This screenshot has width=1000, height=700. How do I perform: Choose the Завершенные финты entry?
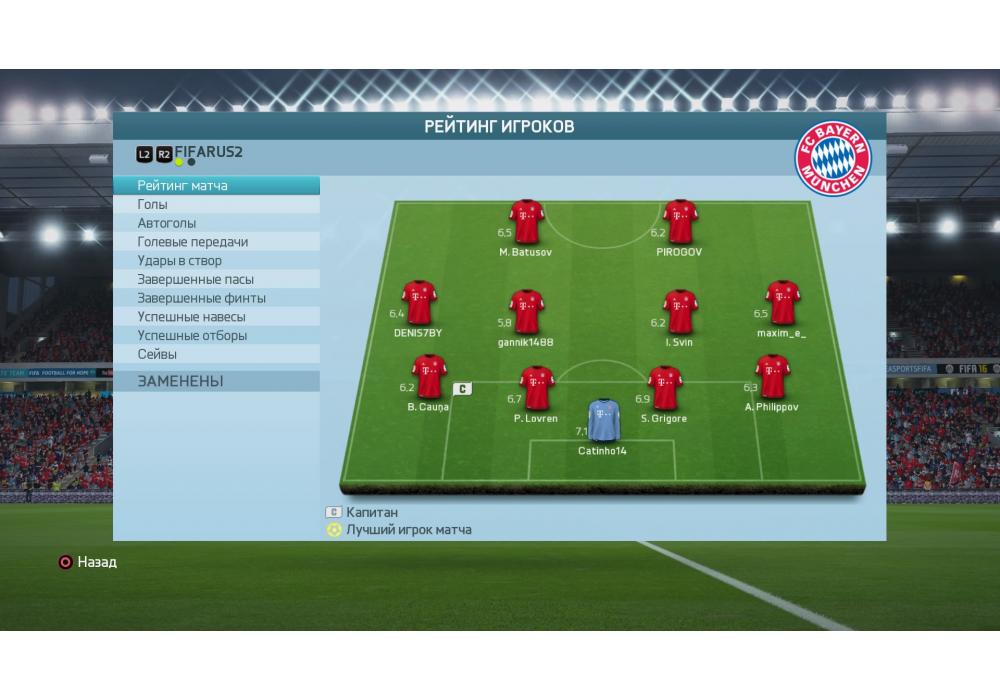[x=216, y=298]
